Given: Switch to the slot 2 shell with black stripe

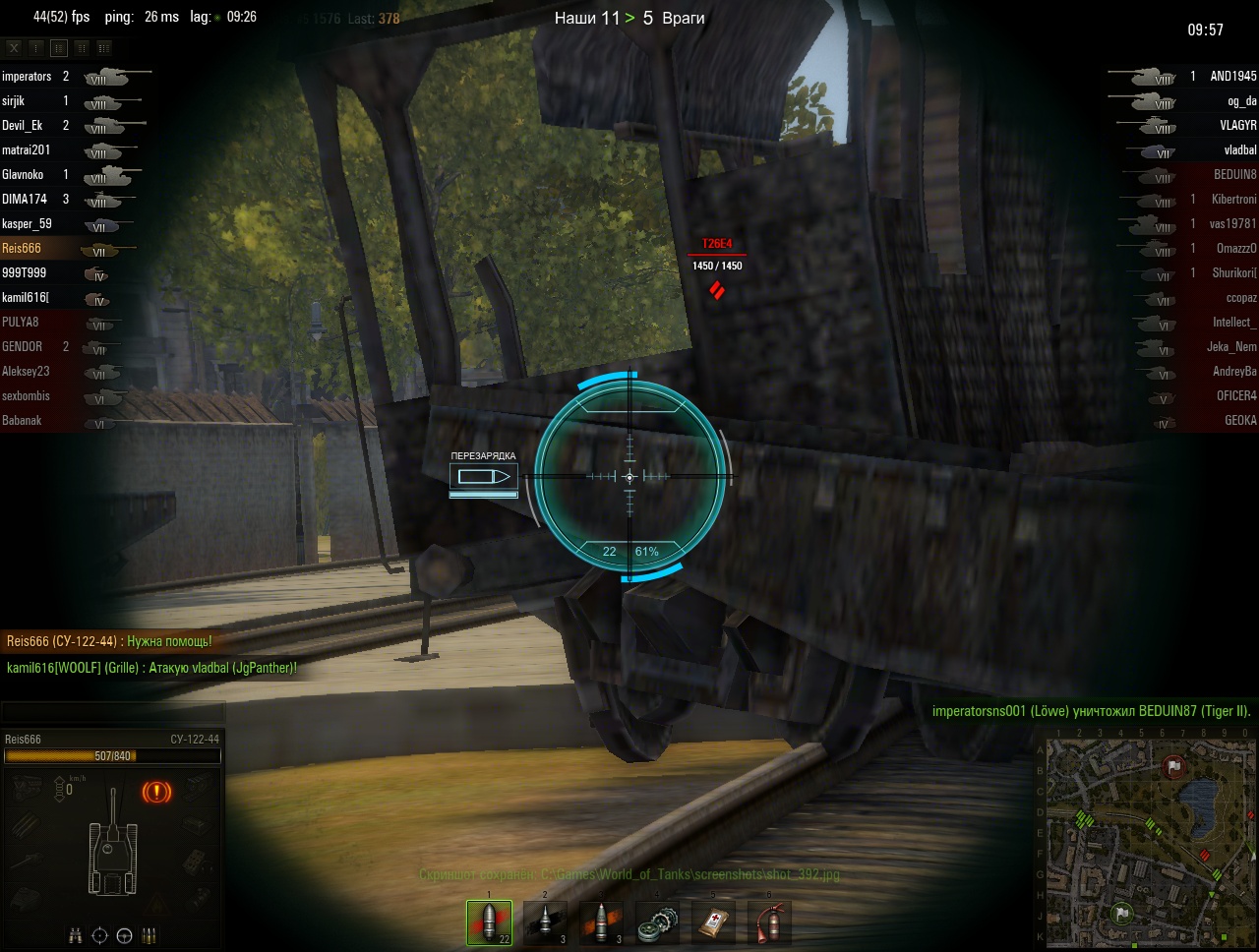Looking at the screenshot, I should [x=545, y=922].
